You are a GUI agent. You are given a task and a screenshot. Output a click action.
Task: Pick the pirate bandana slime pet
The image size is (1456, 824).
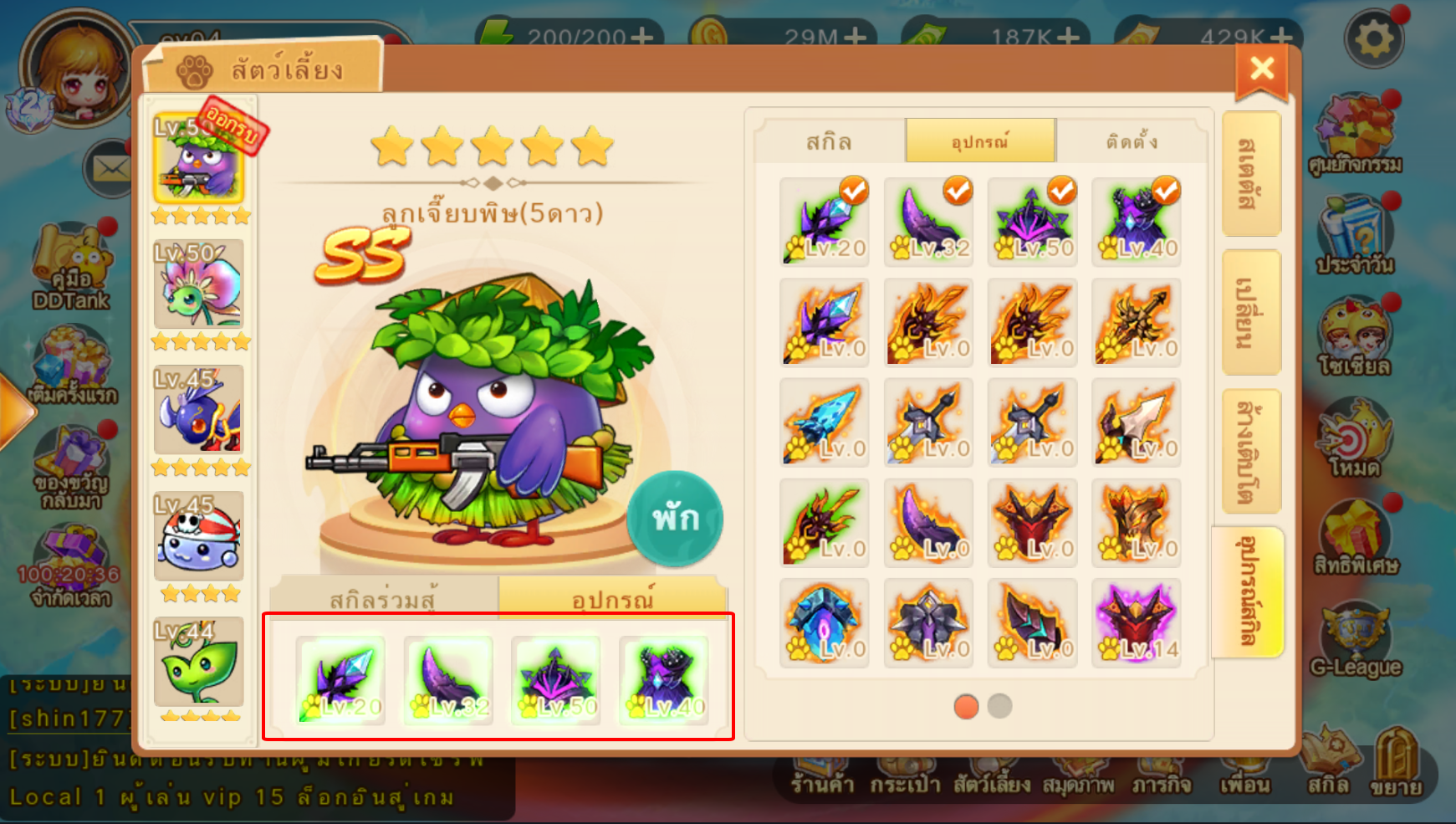pos(199,536)
